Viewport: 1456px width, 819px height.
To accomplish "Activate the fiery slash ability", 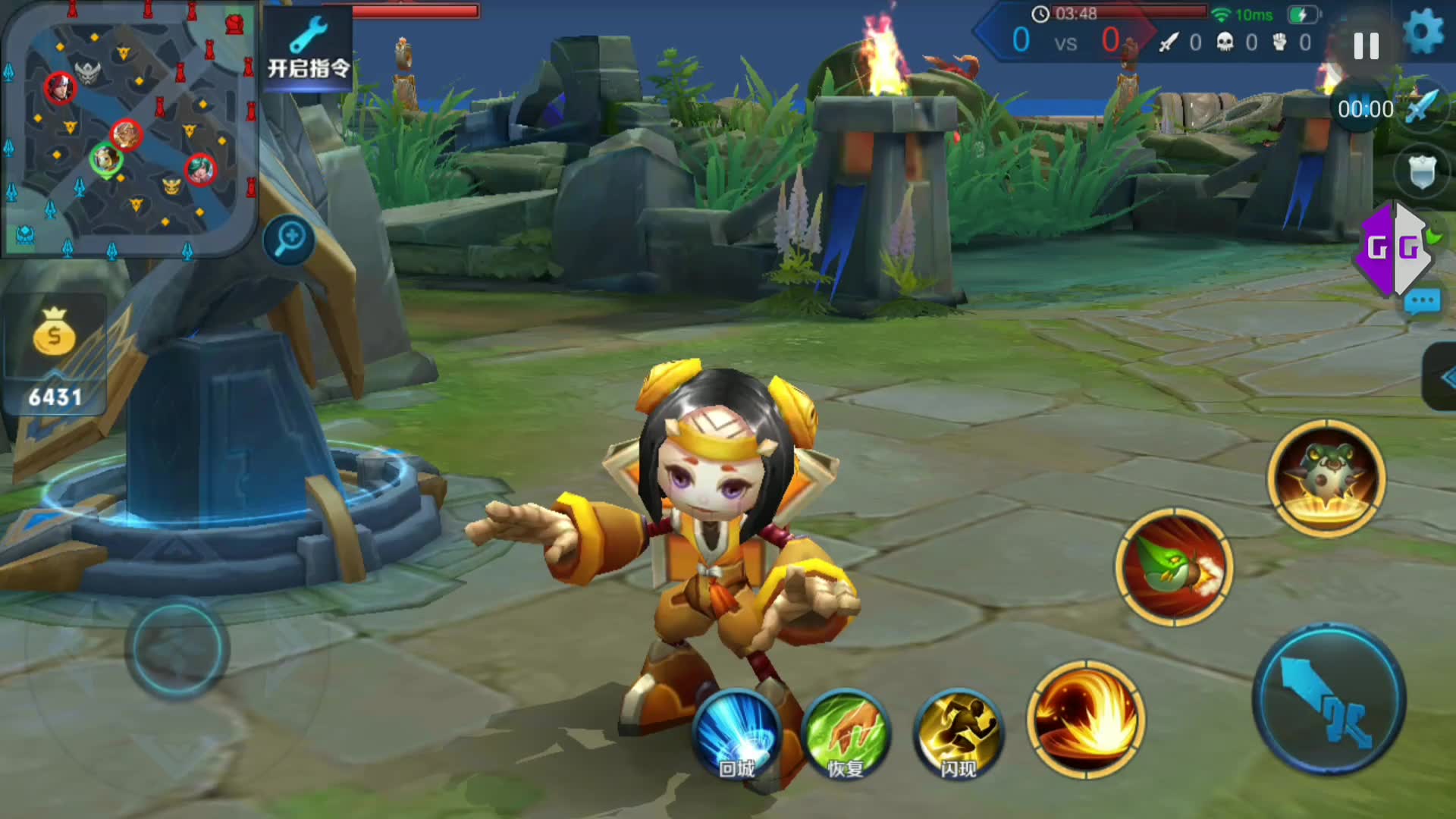I will [x=1086, y=719].
